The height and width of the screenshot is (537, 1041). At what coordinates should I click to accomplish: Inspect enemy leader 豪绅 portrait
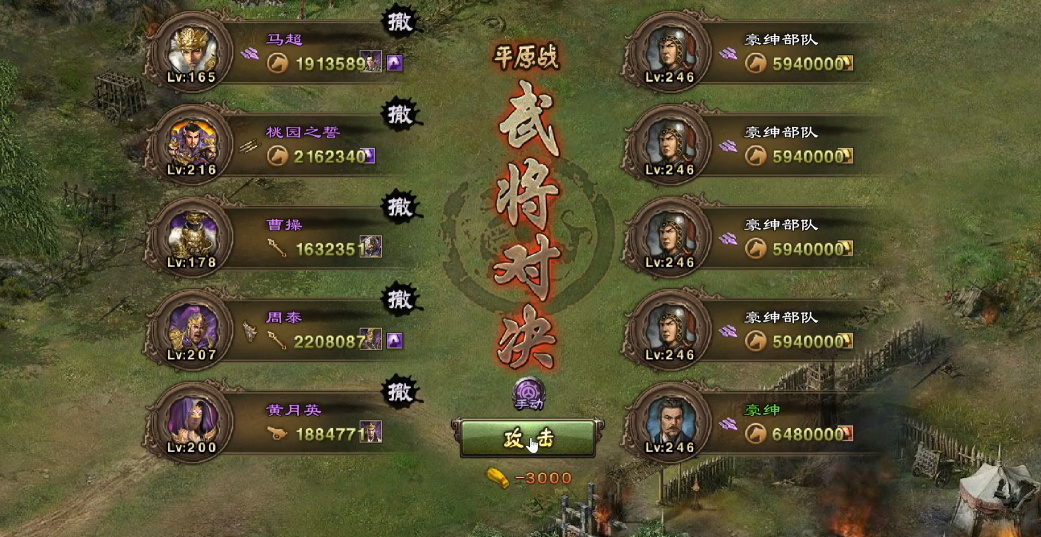pyautogui.click(x=668, y=424)
